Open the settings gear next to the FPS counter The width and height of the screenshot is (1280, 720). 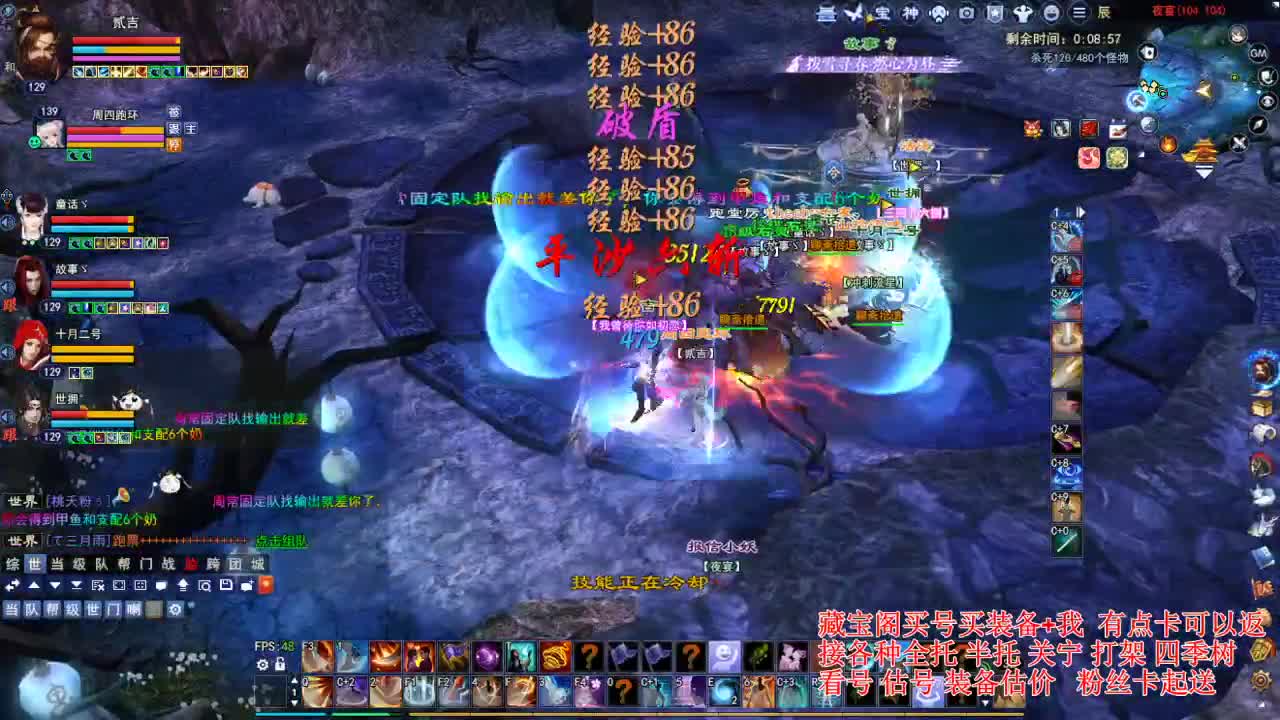pyautogui.click(x=262, y=665)
